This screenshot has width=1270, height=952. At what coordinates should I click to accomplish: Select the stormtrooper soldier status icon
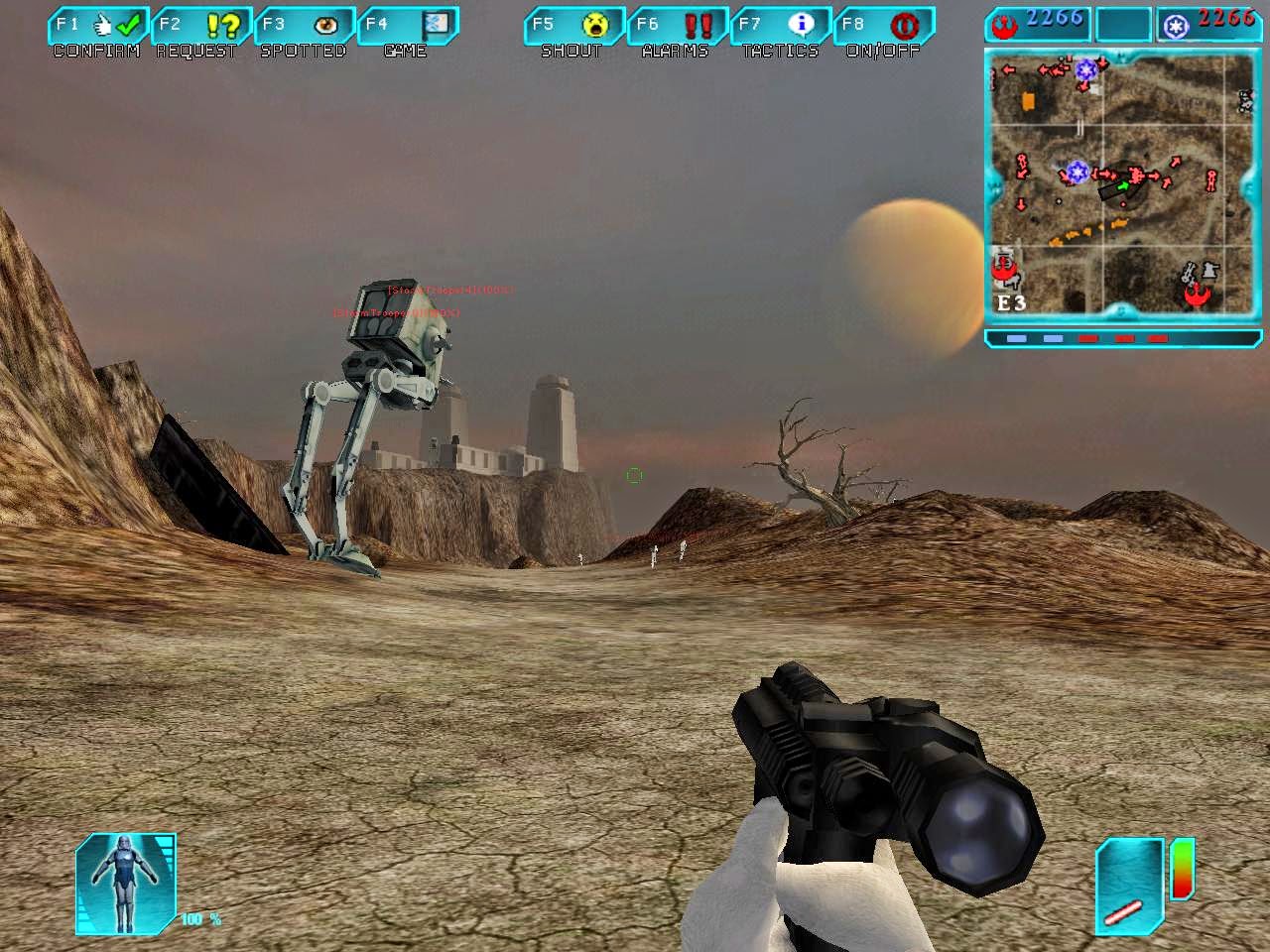pos(125,885)
